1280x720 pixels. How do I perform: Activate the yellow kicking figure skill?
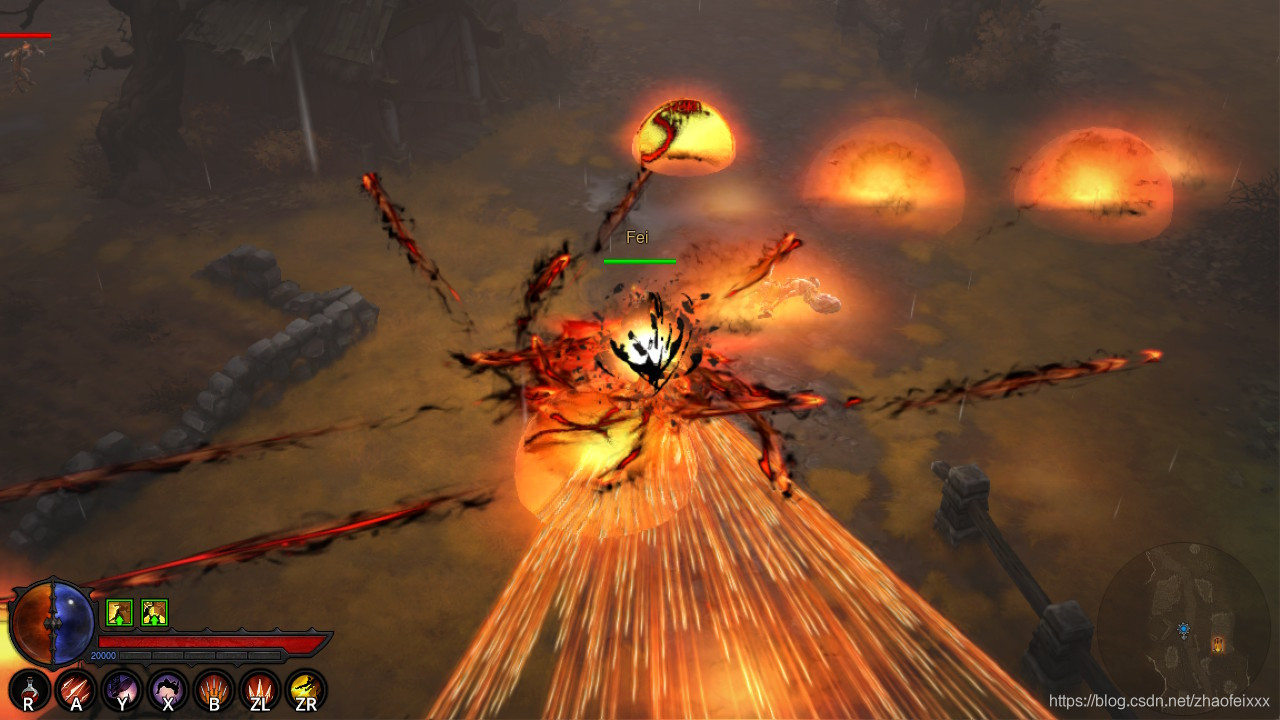click(306, 690)
